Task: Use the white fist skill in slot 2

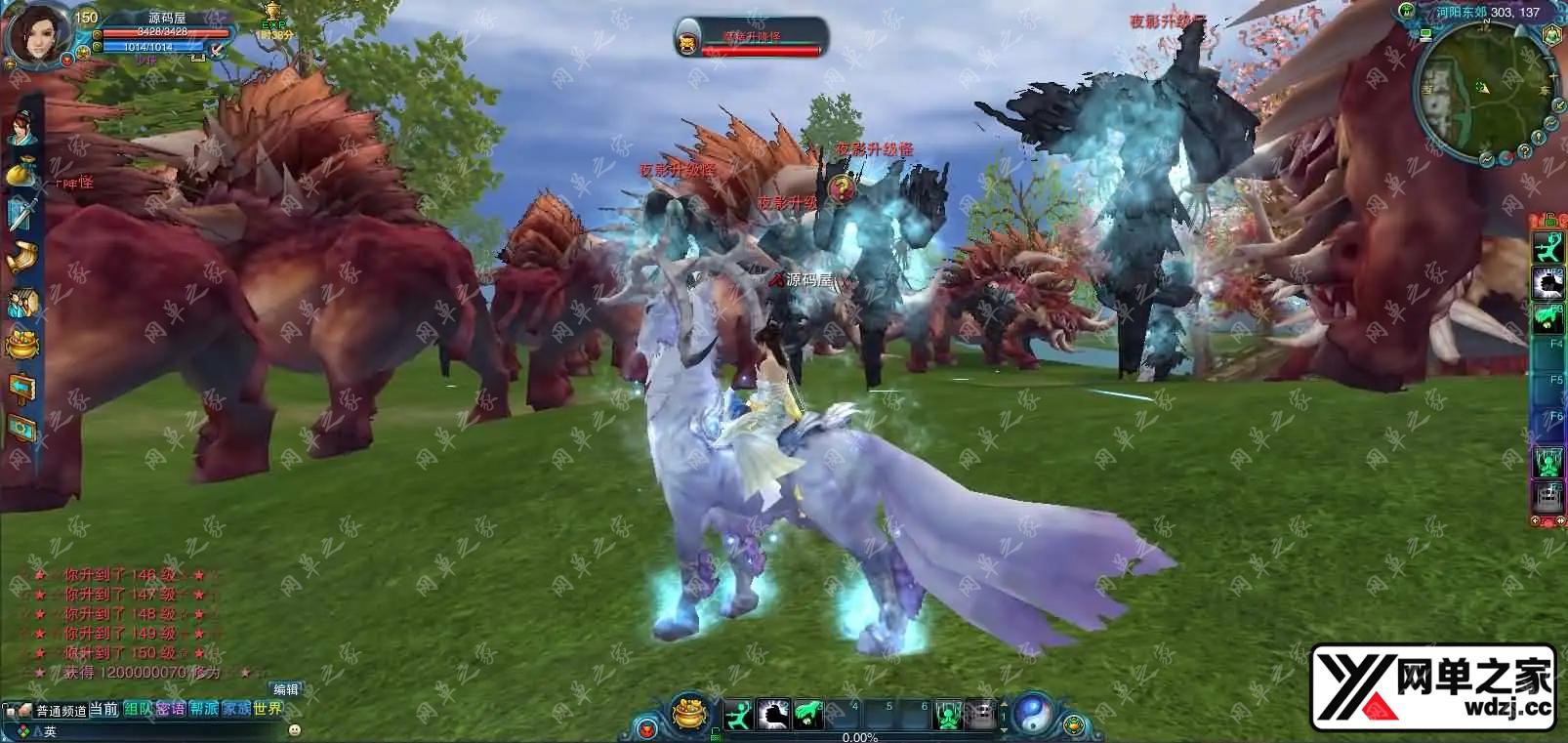Action: tap(773, 715)
